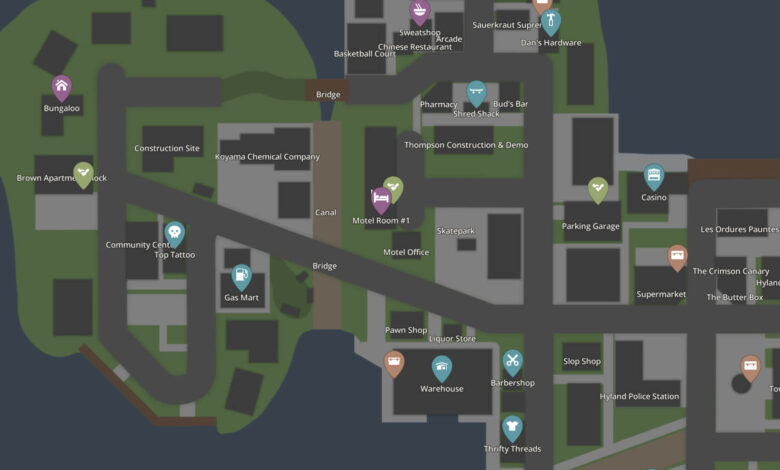Select the Barbershop scissors marker
Image resolution: width=780 pixels, height=470 pixels.
tap(513, 362)
